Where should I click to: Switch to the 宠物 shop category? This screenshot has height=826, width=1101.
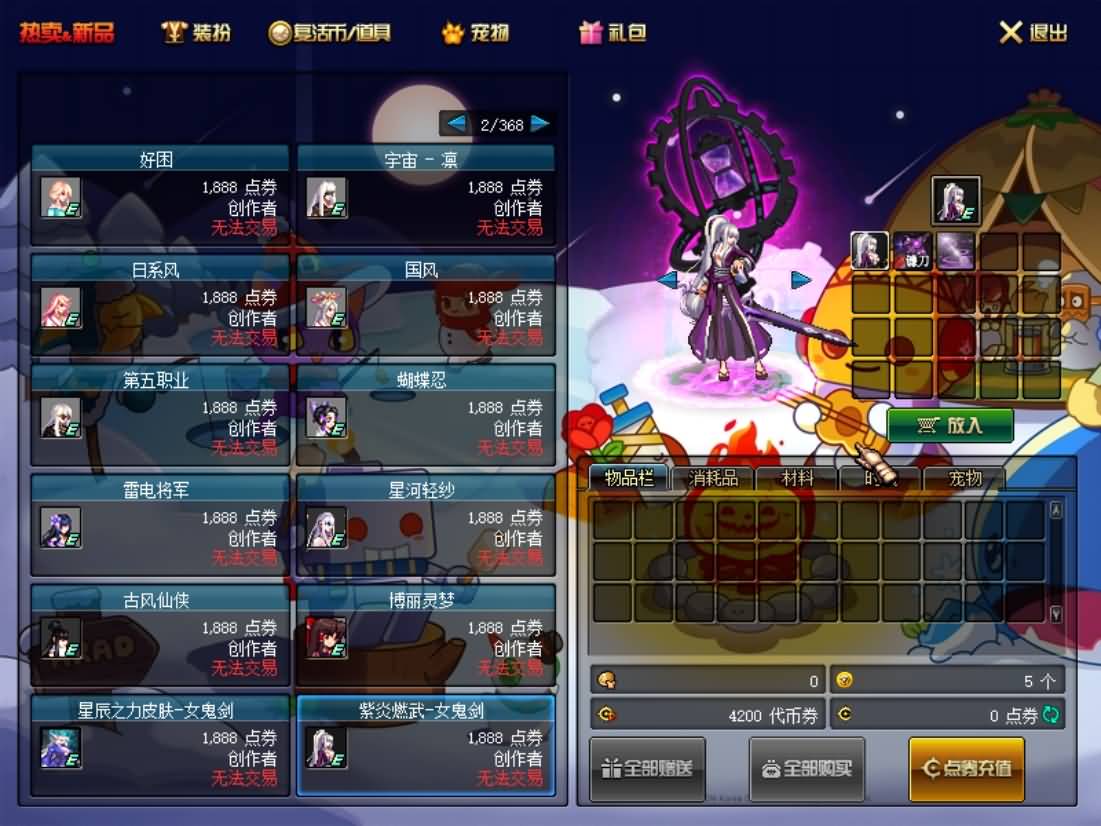point(476,32)
